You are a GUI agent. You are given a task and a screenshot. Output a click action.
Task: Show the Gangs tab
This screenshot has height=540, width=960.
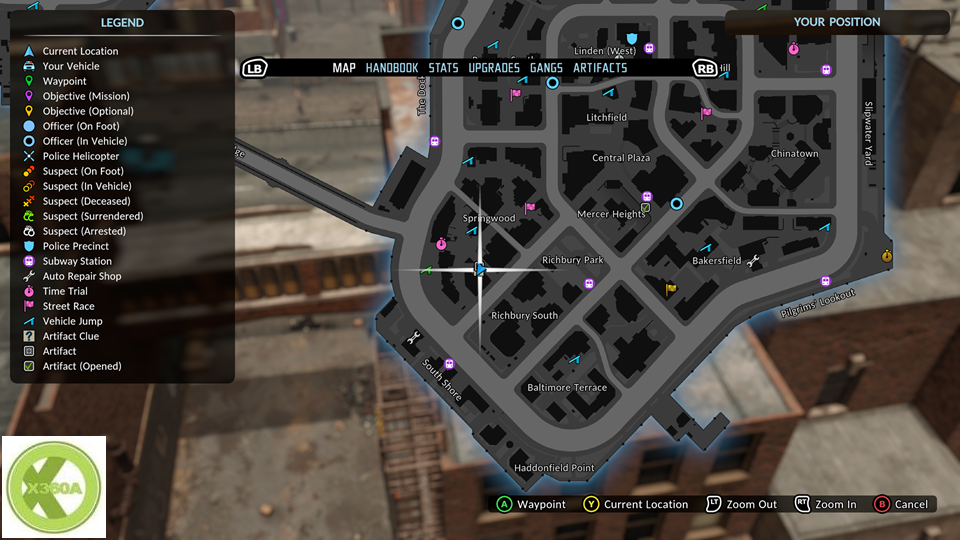tap(546, 68)
